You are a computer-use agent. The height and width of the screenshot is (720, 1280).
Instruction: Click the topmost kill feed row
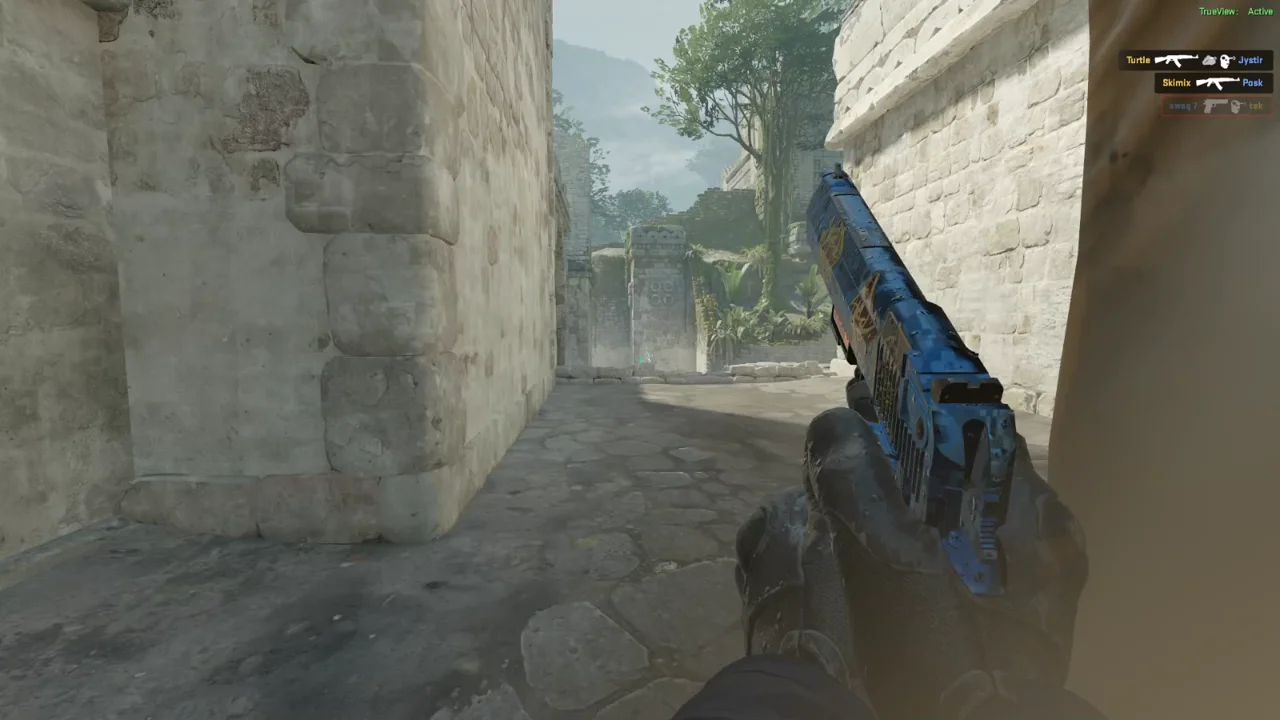pos(1196,60)
